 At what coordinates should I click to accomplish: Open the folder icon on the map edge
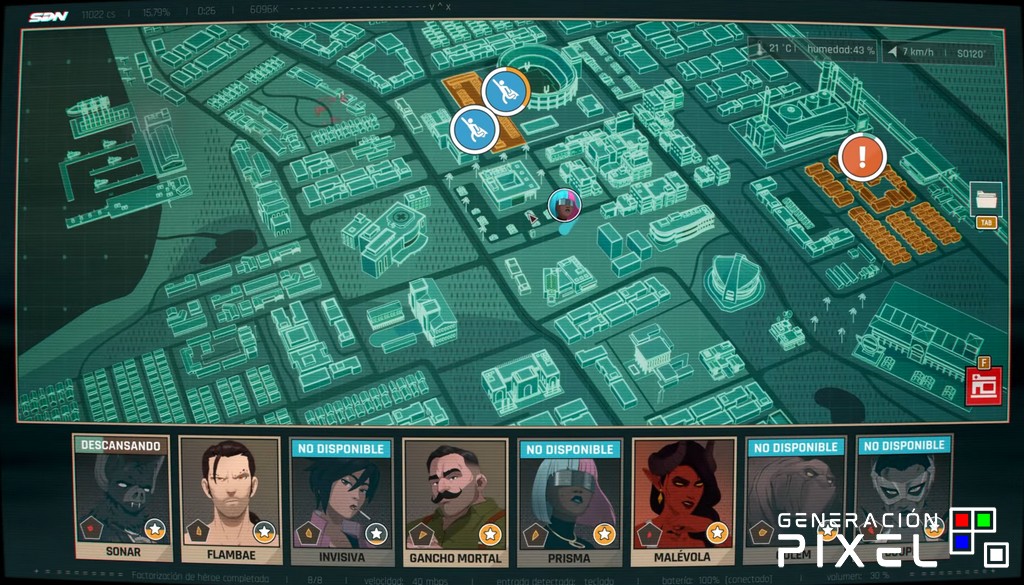tap(986, 199)
